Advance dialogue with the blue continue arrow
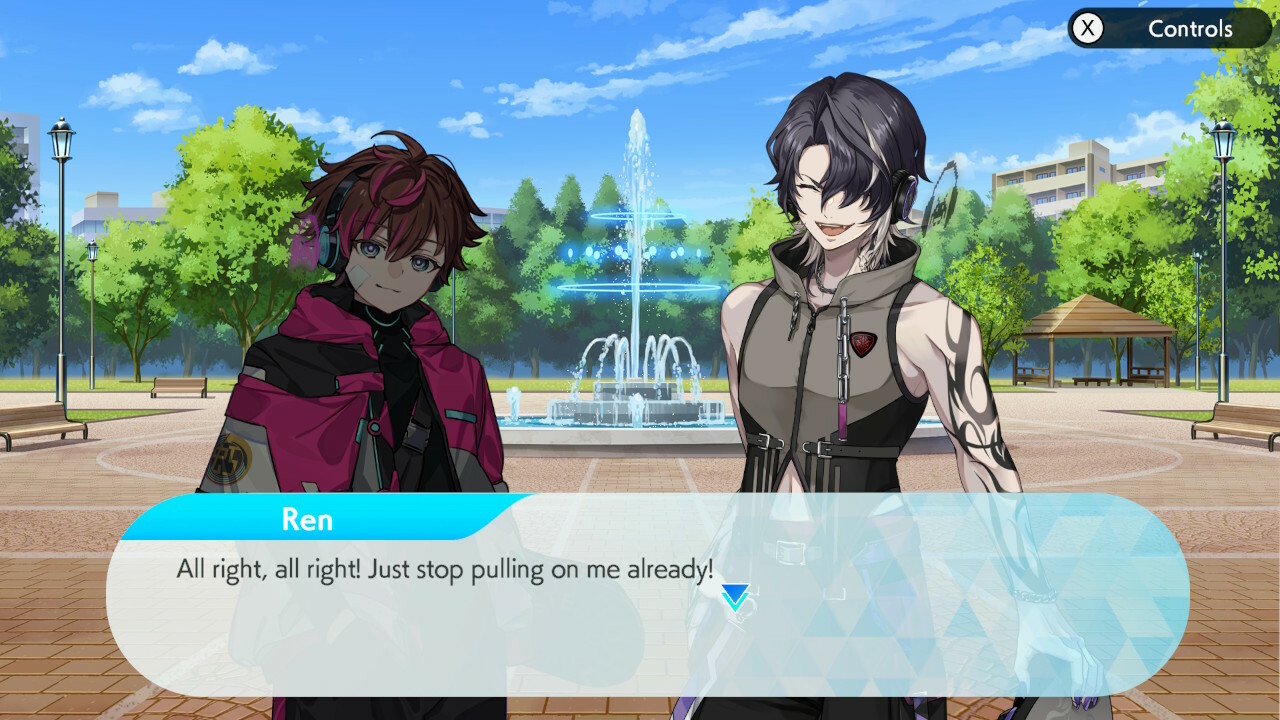1280x720 pixels. 735,597
